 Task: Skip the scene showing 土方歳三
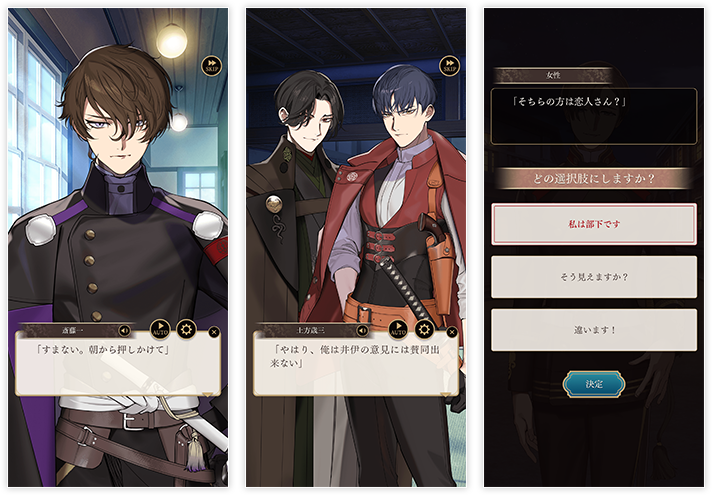(x=449, y=67)
